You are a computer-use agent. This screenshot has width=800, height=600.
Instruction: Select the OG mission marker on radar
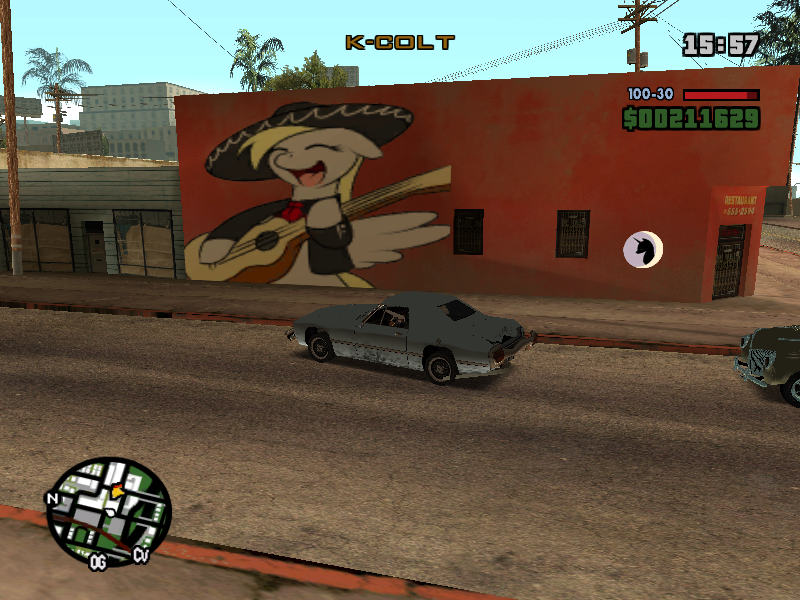tap(98, 563)
